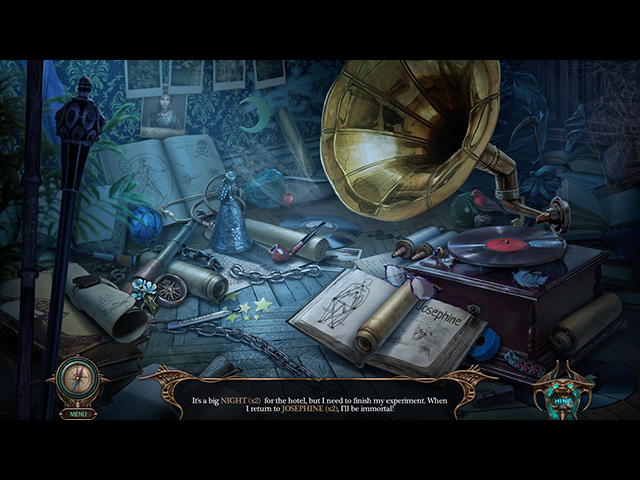Screen dimensions: 640x480
Task: Open the compass map icon
Action: point(76,383)
